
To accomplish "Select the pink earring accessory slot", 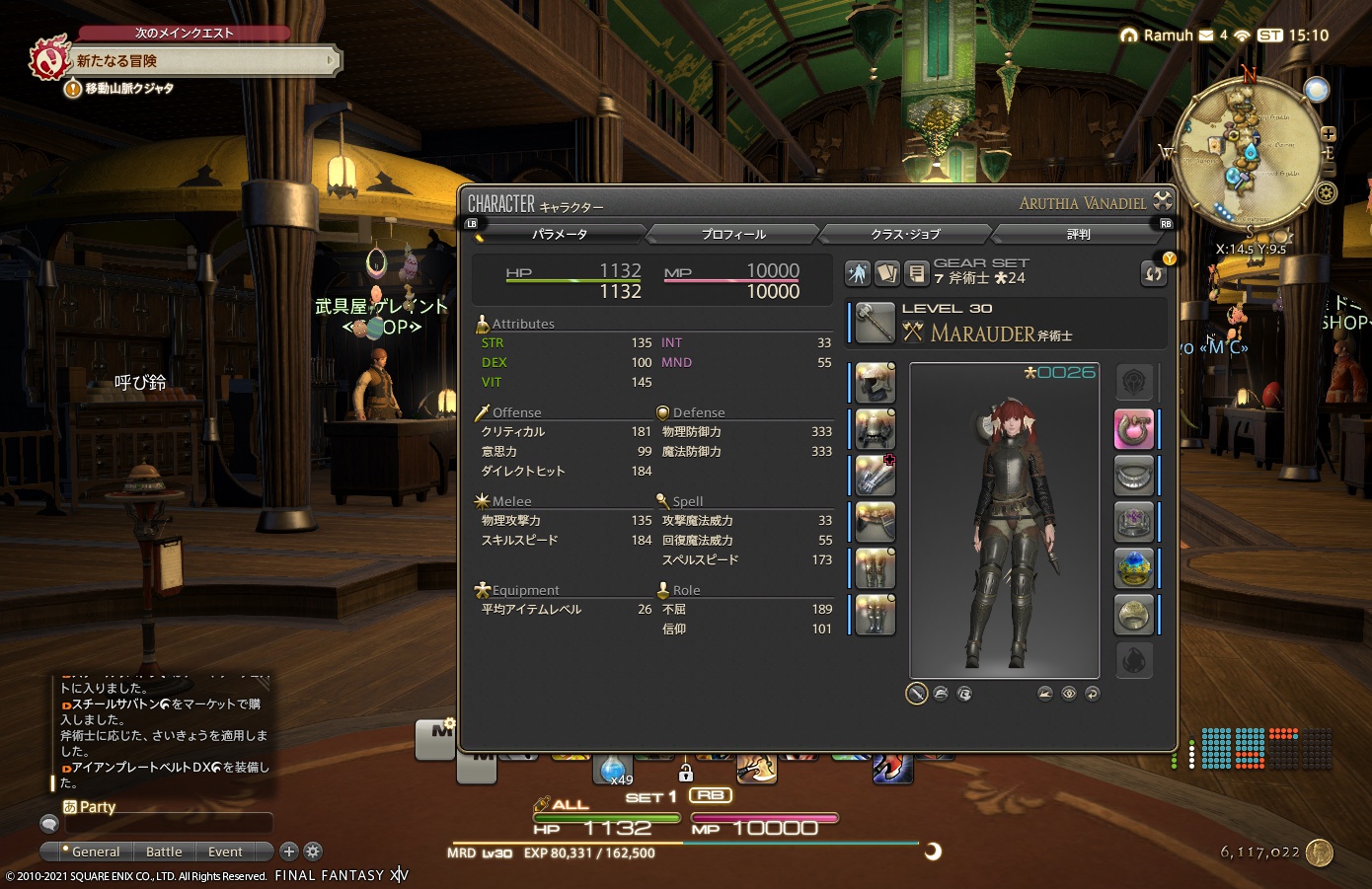I will [1133, 429].
